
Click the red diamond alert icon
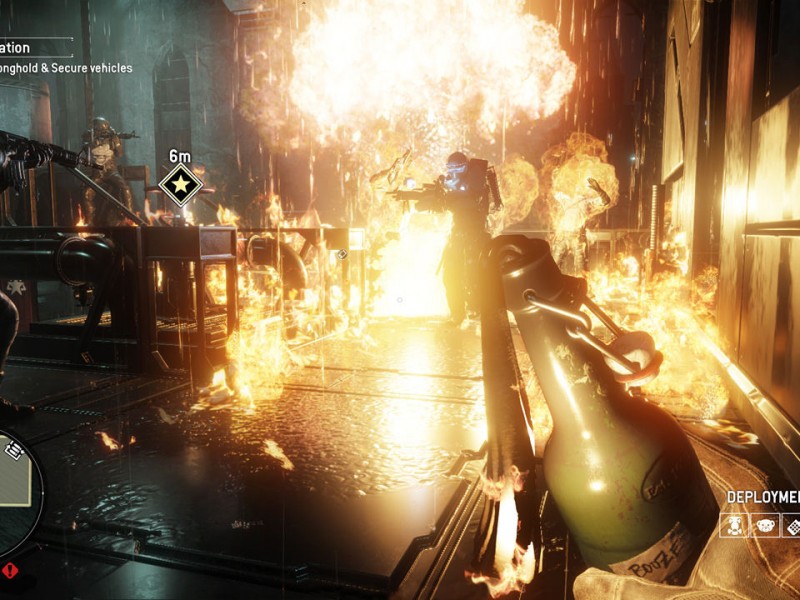tap(9, 571)
